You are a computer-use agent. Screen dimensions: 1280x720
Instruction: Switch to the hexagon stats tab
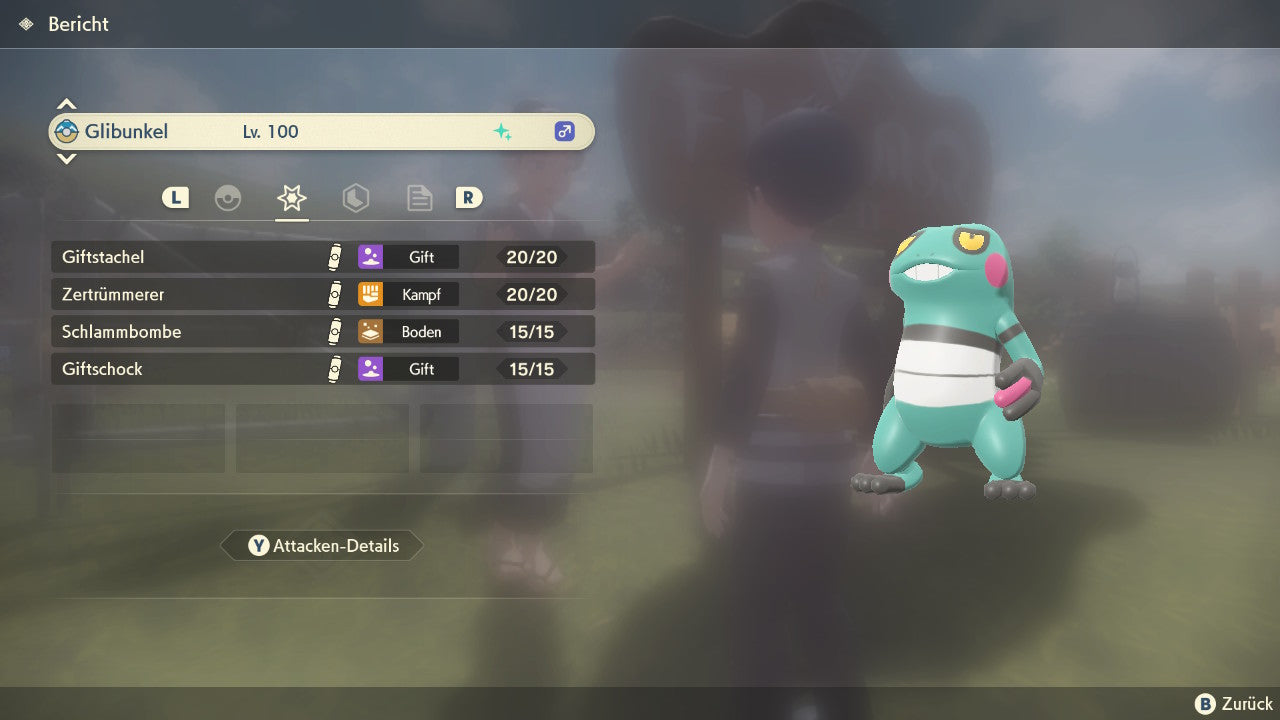click(x=355, y=198)
